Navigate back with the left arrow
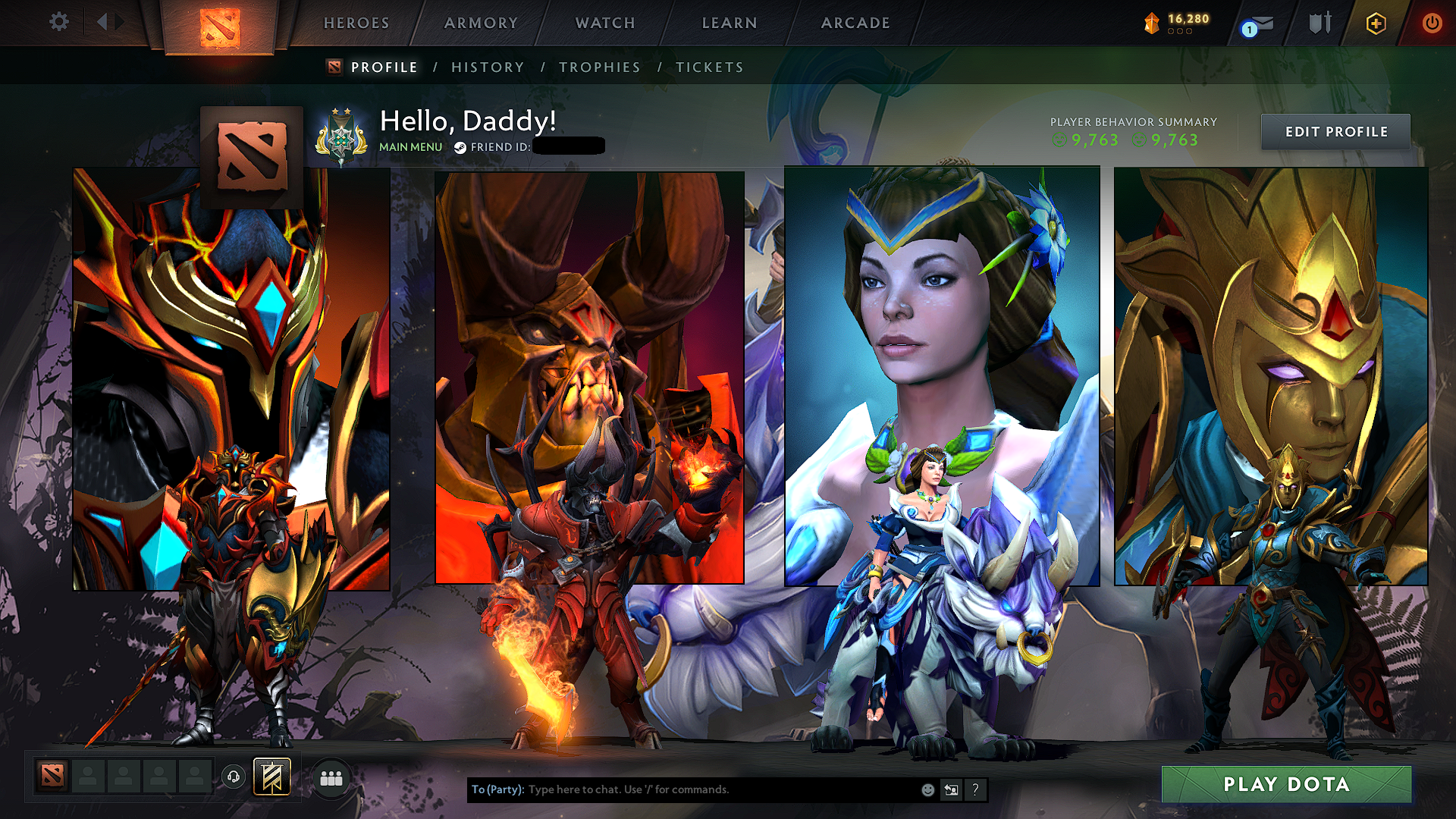This screenshot has width=1456, height=819. pyautogui.click(x=102, y=22)
